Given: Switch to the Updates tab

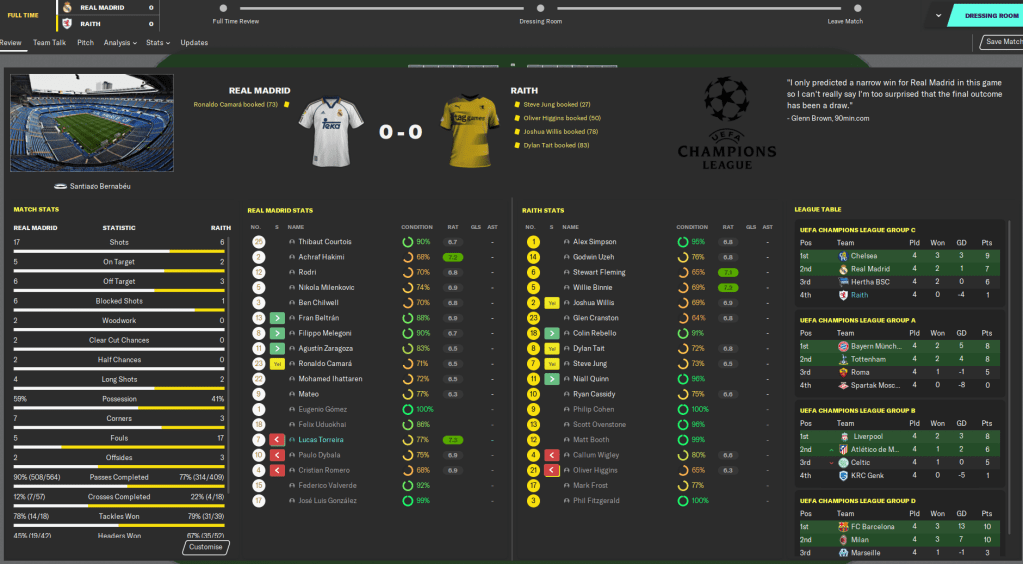Looking at the screenshot, I should 194,43.
